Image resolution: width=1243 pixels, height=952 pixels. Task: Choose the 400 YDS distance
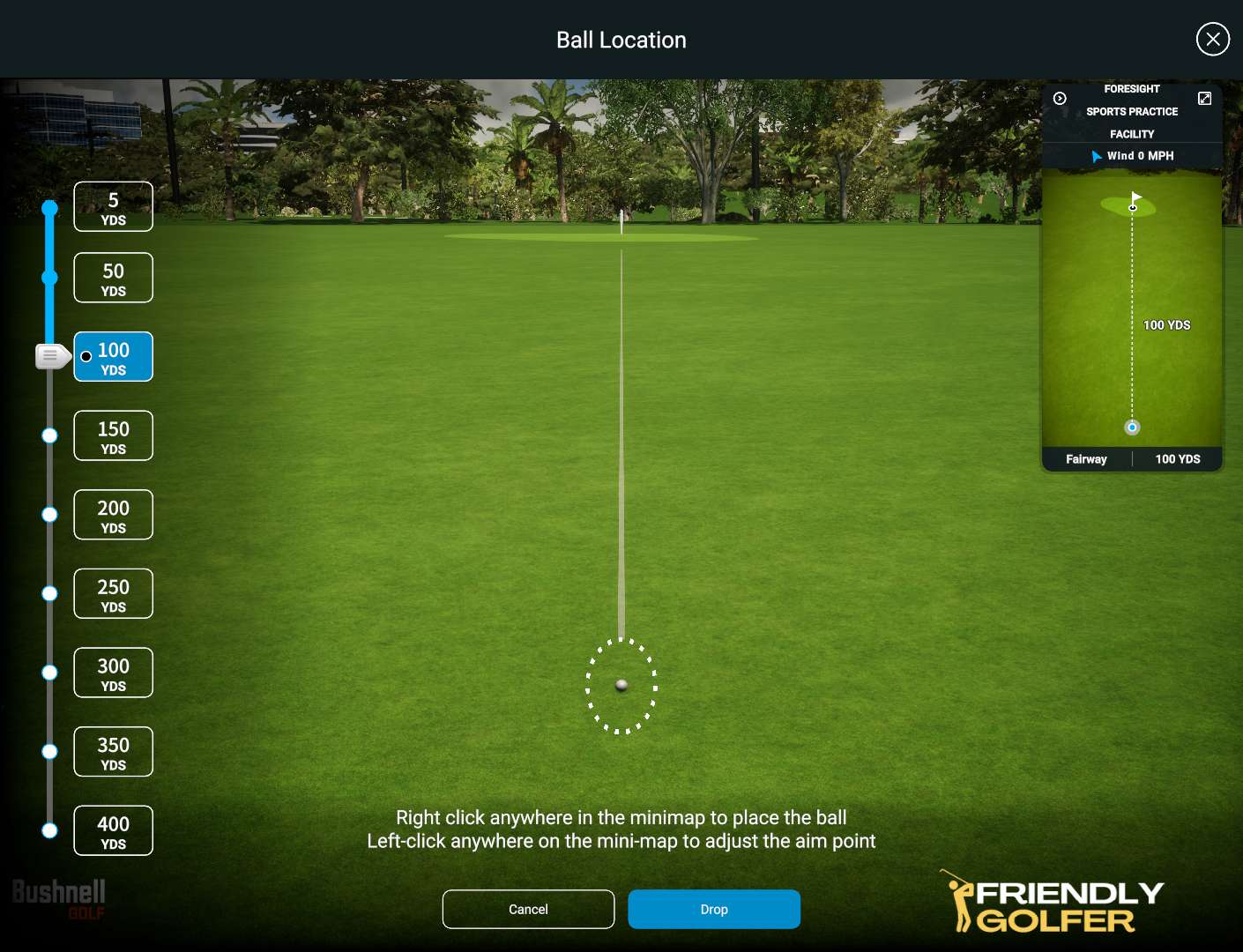[x=113, y=830]
